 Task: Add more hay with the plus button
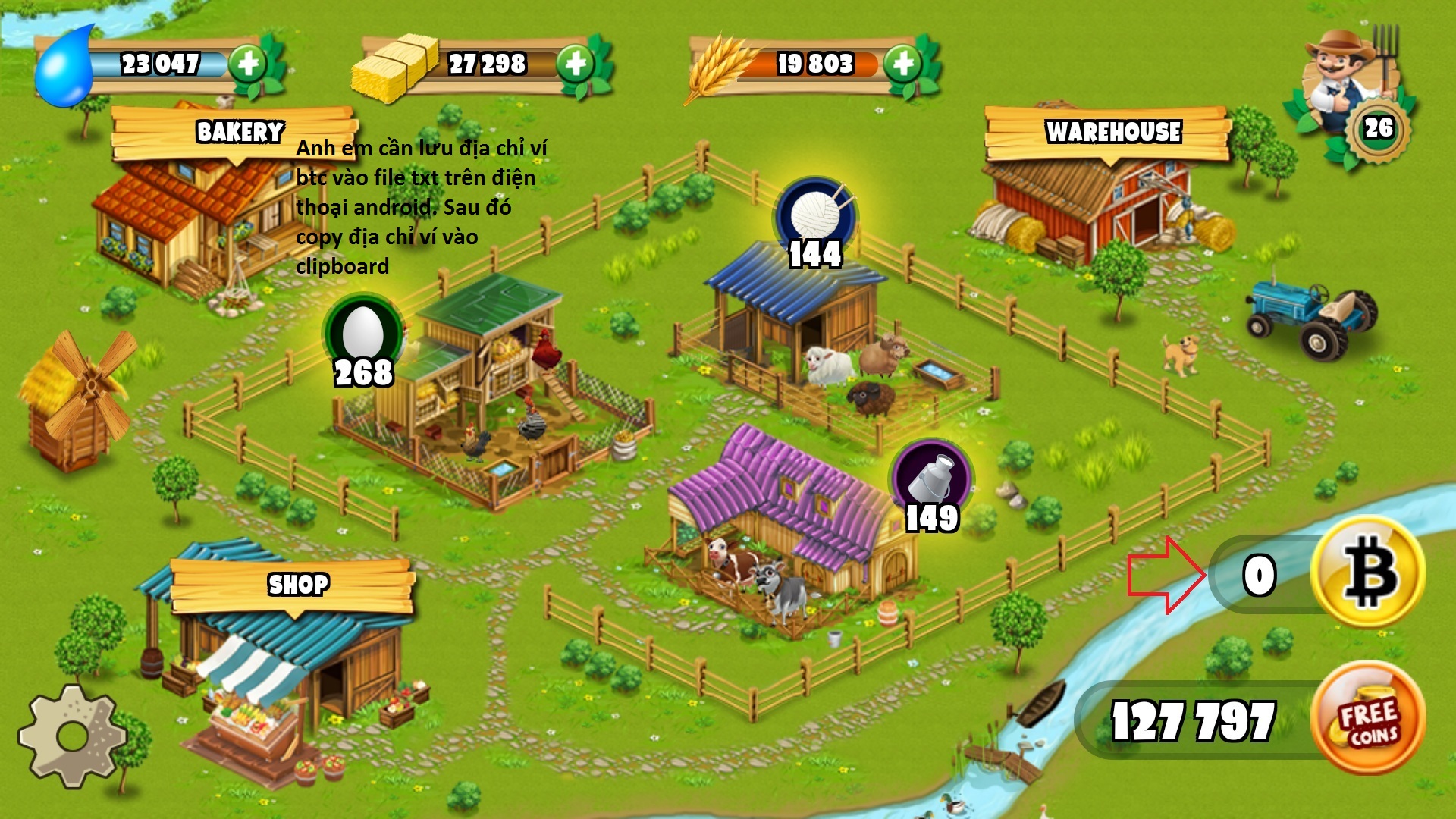point(576,64)
